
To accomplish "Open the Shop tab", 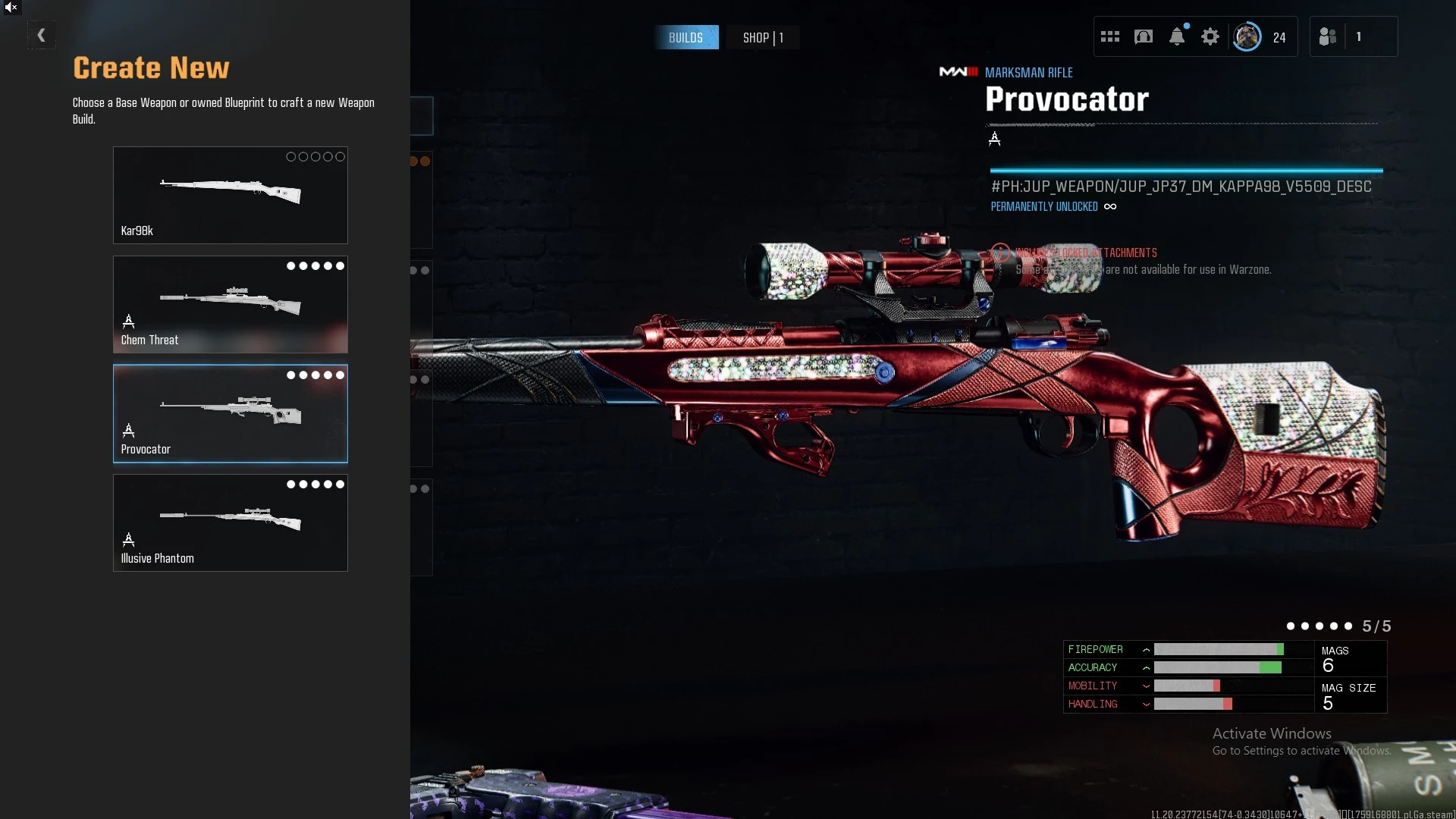I will click(762, 38).
